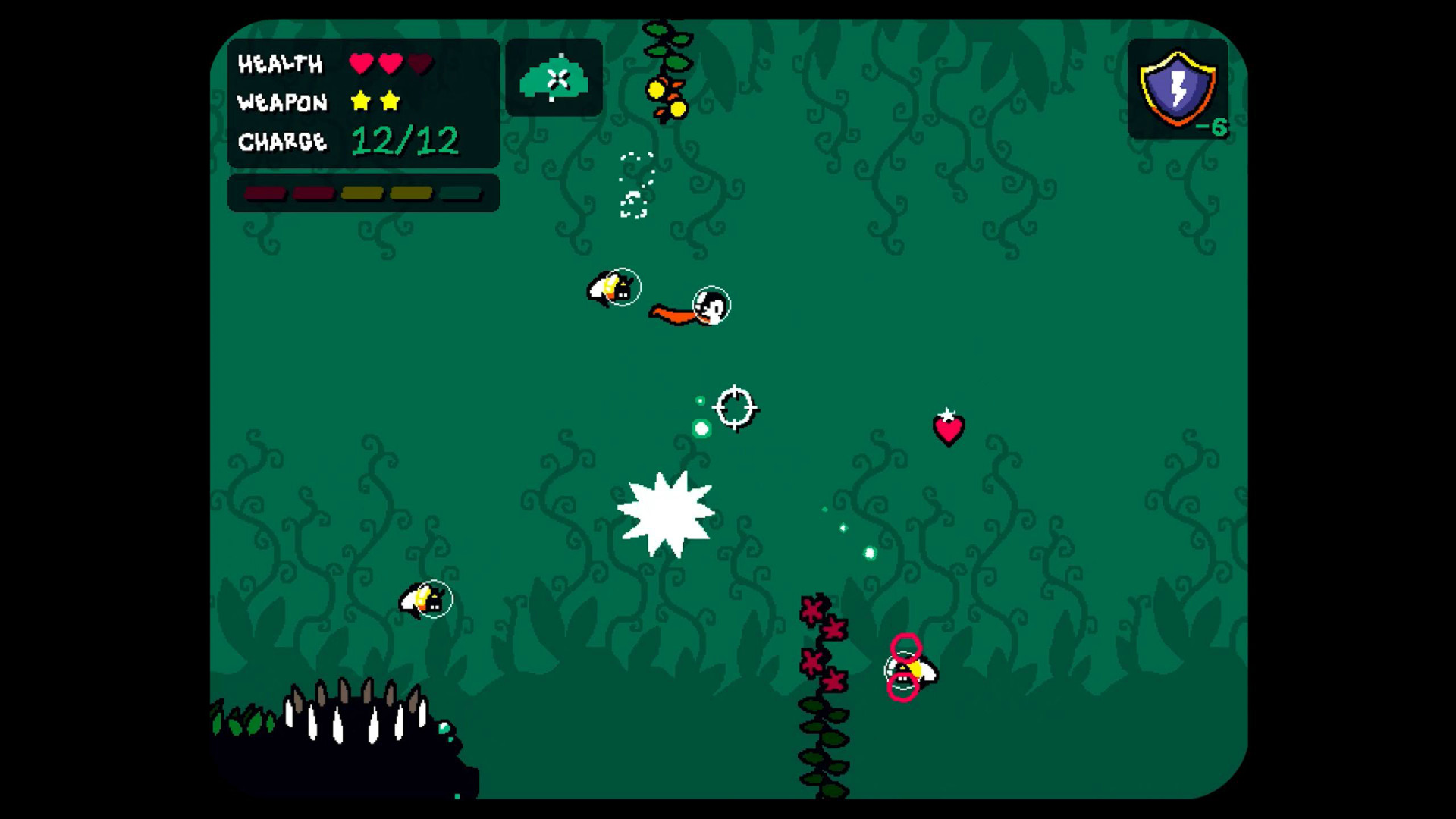Viewport: 1456px width, 819px height.
Task: Click the green clover tree icon
Action: [554, 76]
